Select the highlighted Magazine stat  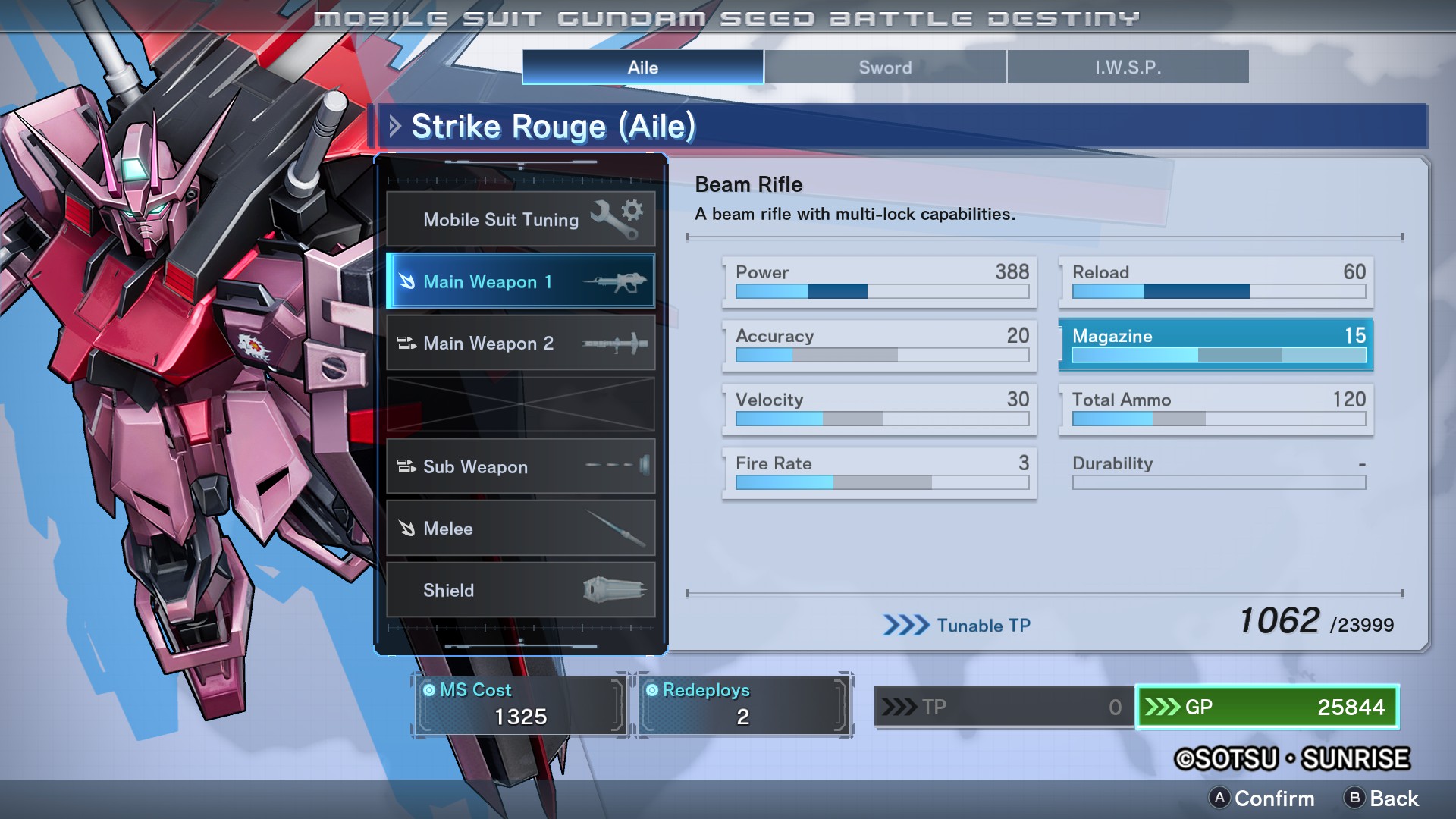click(1217, 344)
